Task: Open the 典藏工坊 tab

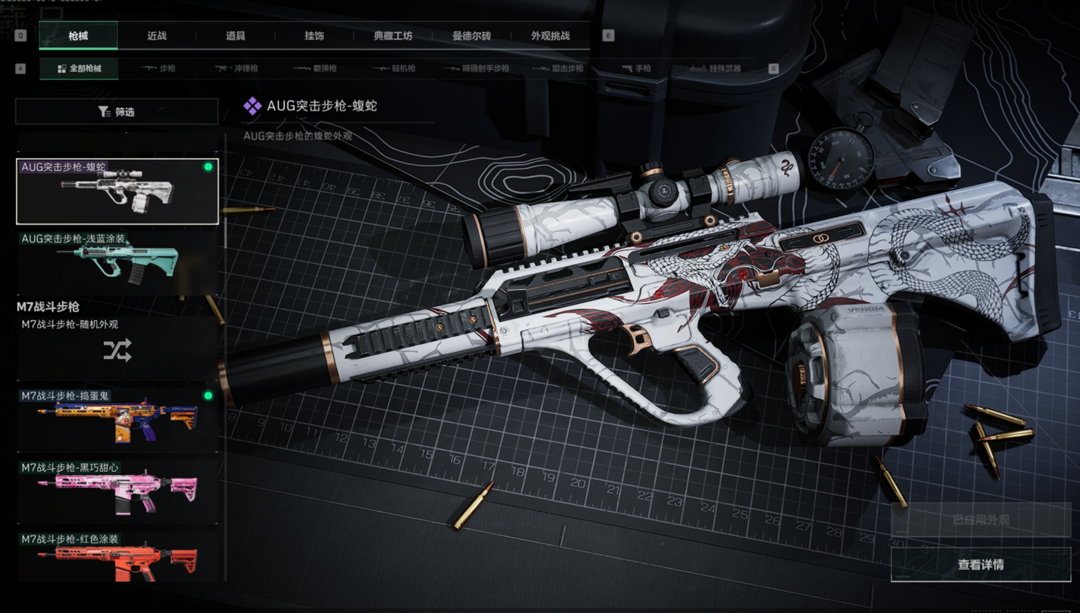Action: point(392,36)
